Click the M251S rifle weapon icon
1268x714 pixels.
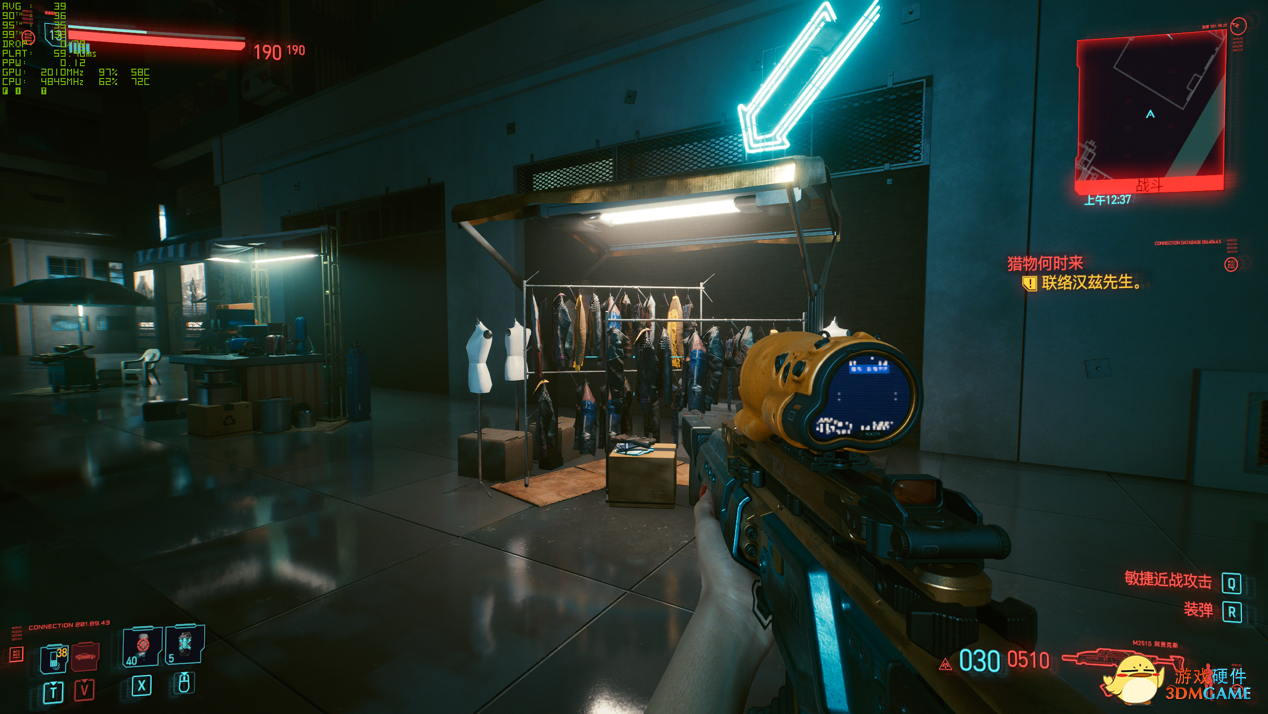pyautogui.click(x=1098, y=658)
